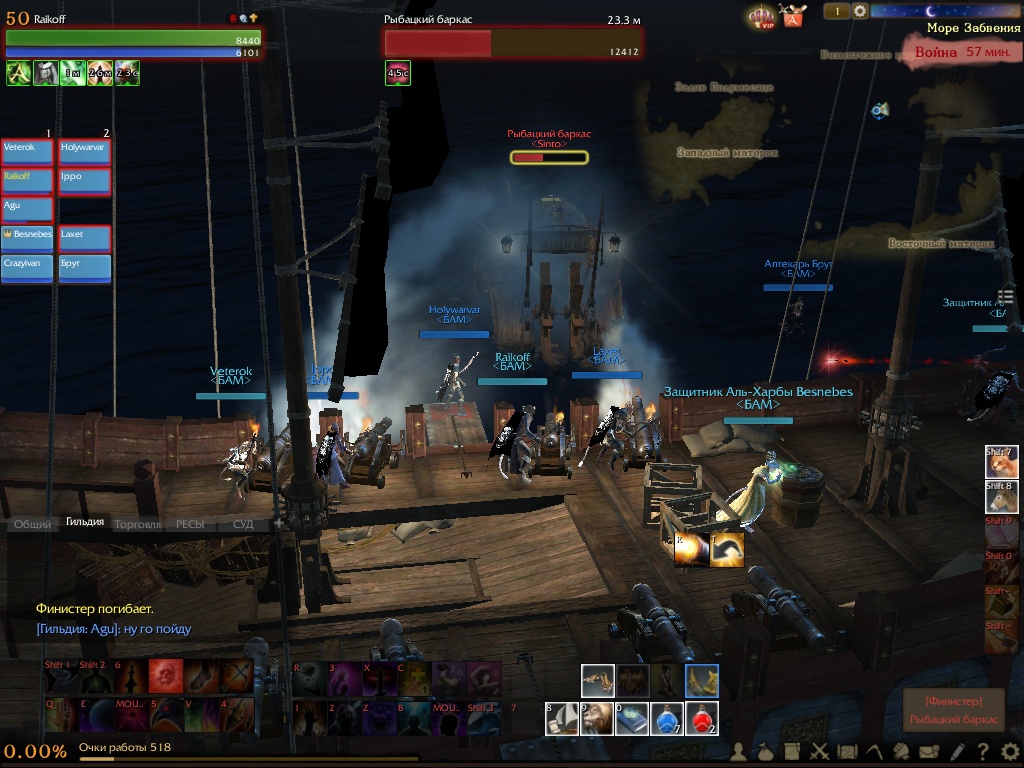Select raid member Veterok

tap(27, 152)
